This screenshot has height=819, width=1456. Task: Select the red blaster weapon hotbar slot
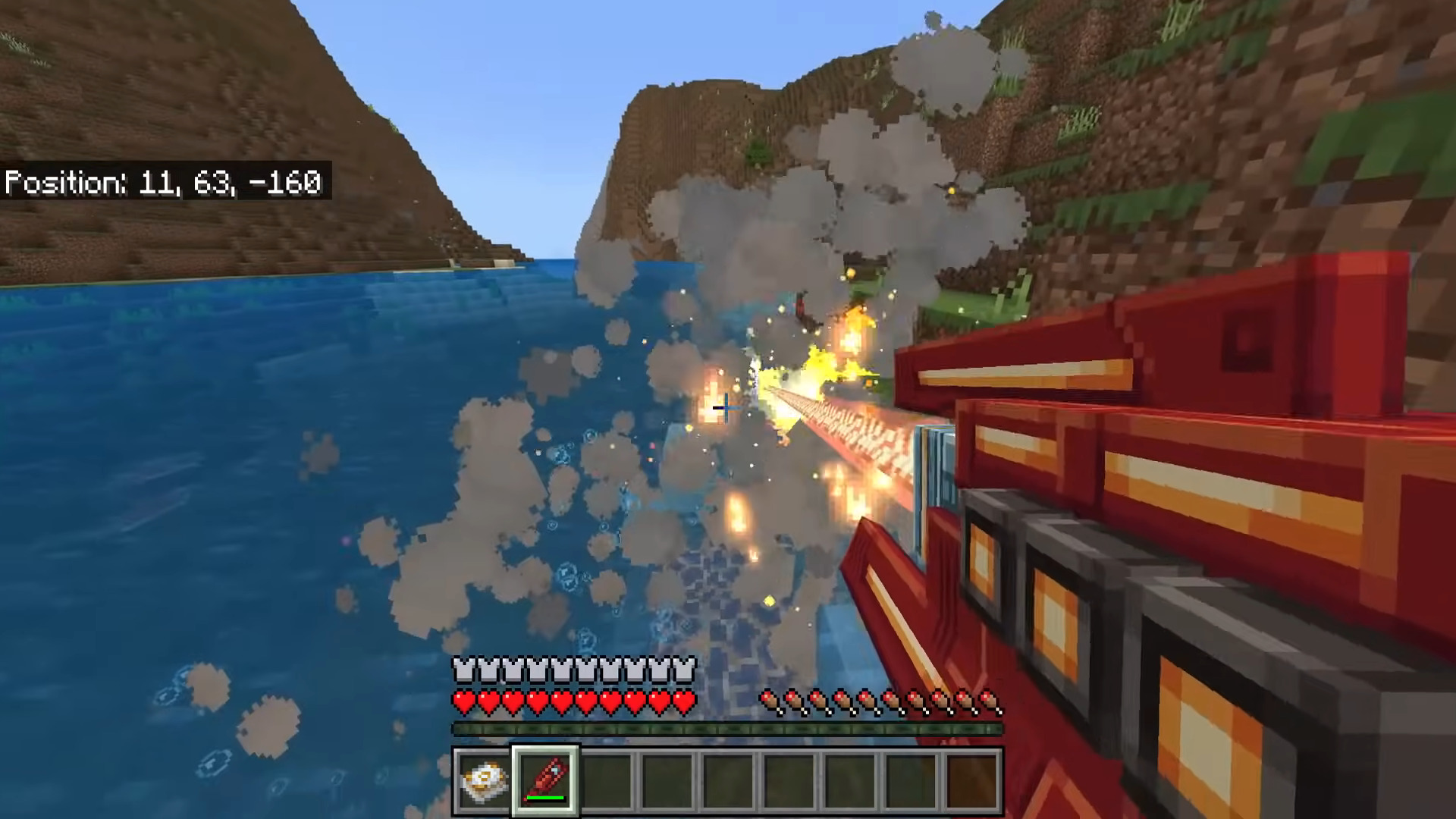[546, 780]
